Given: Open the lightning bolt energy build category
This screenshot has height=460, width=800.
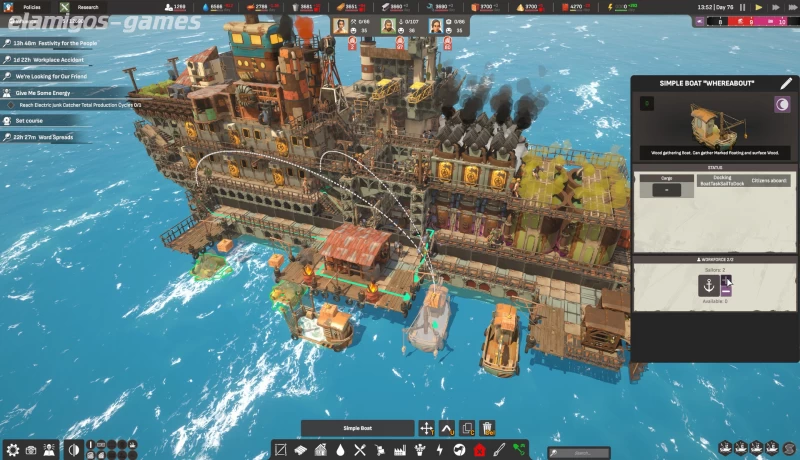Looking at the screenshot, I should [x=439, y=450].
